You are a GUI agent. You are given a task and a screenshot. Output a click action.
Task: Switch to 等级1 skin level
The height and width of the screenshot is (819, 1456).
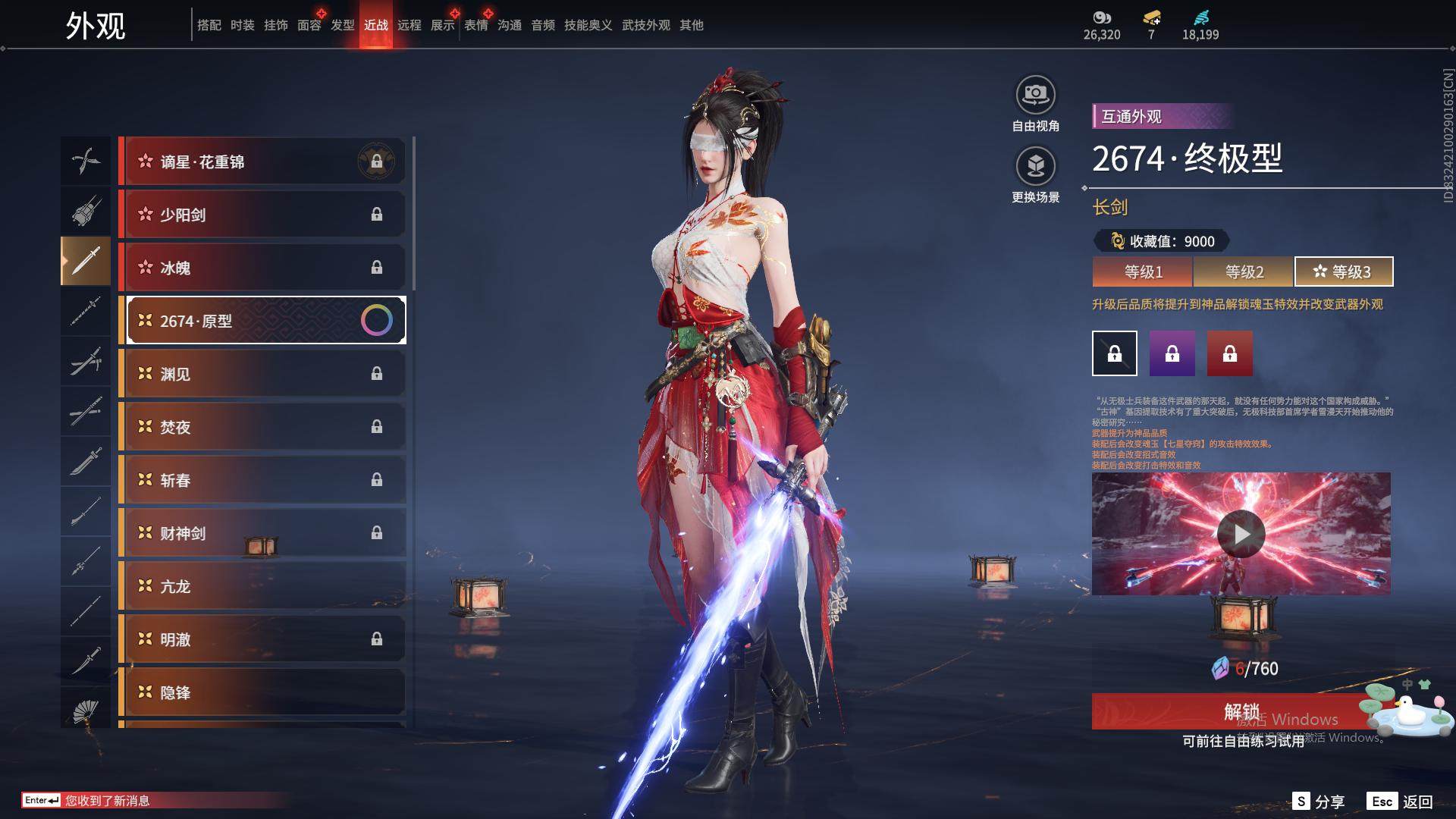(x=1143, y=271)
